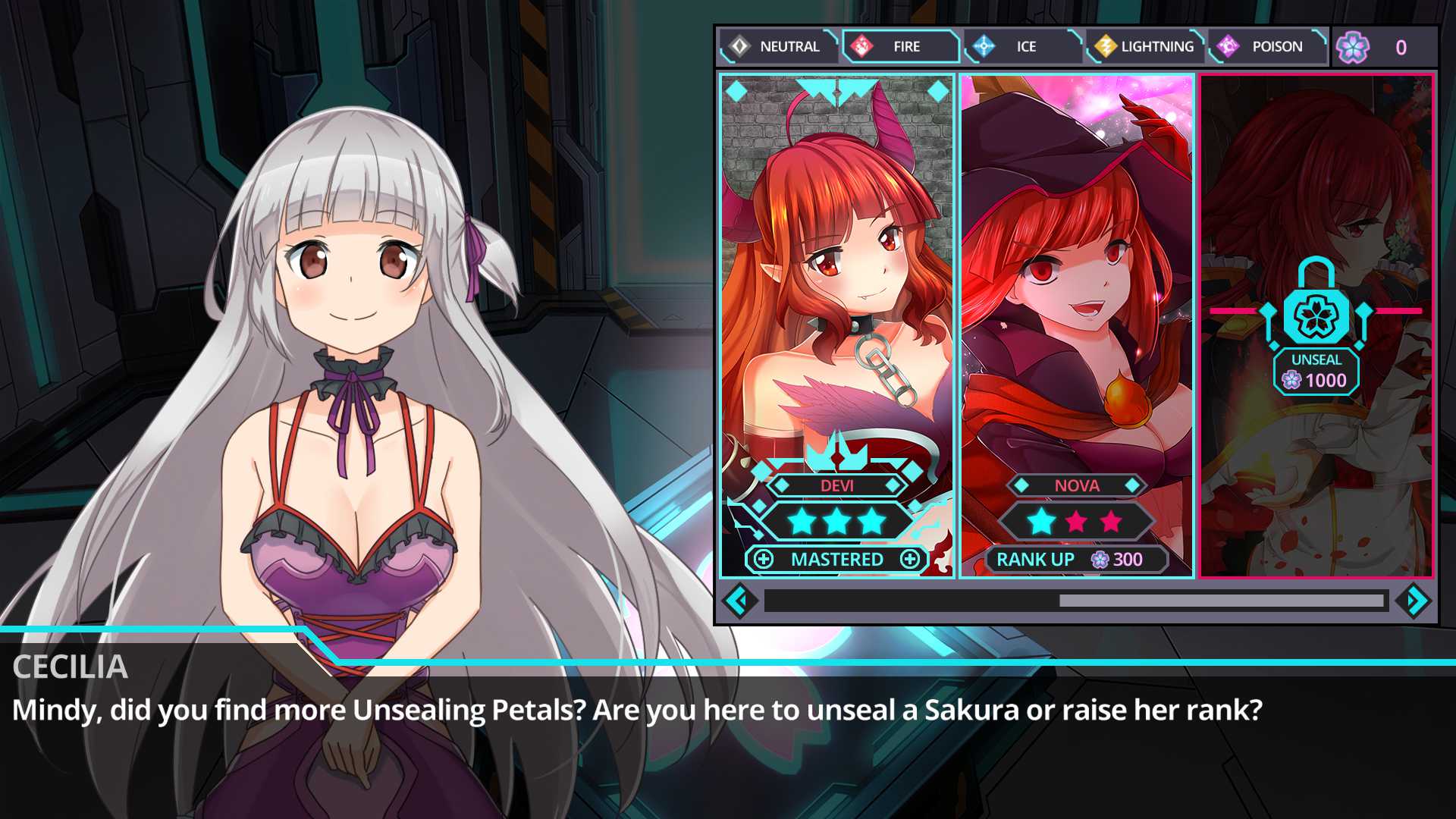This screenshot has height=819, width=1456.
Task: Choose the Nova character card
Action: coord(1076,303)
